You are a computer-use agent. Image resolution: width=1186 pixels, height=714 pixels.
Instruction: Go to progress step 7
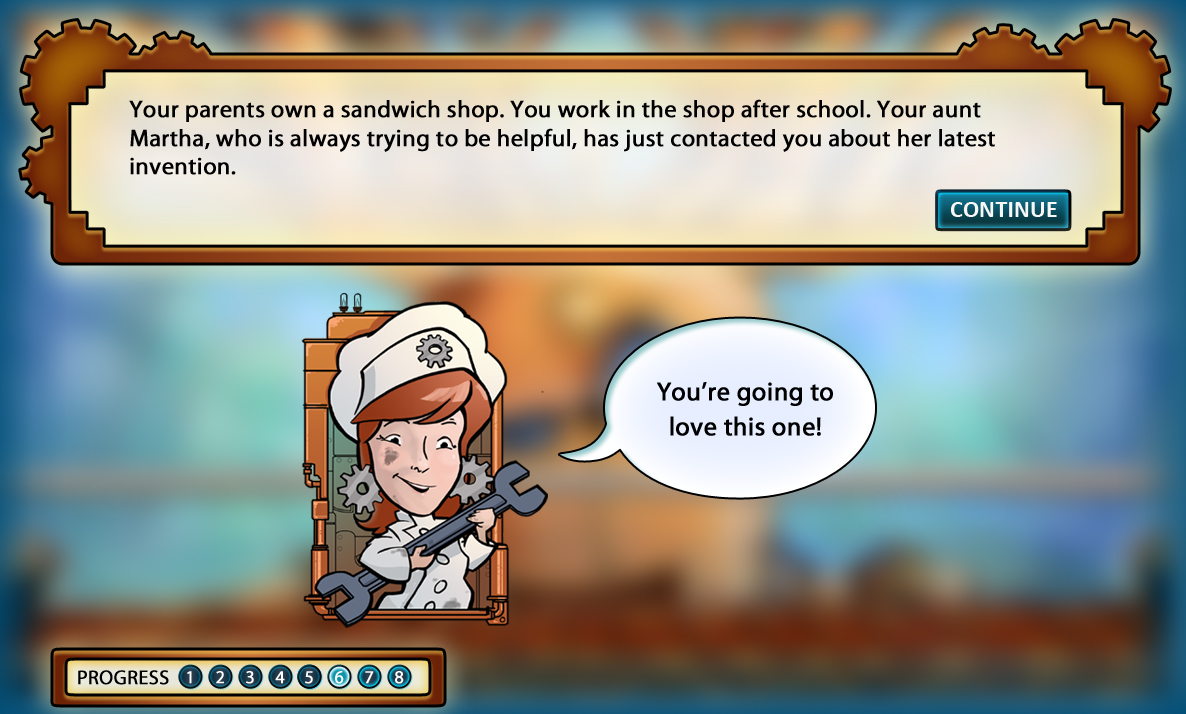click(369, 678)
